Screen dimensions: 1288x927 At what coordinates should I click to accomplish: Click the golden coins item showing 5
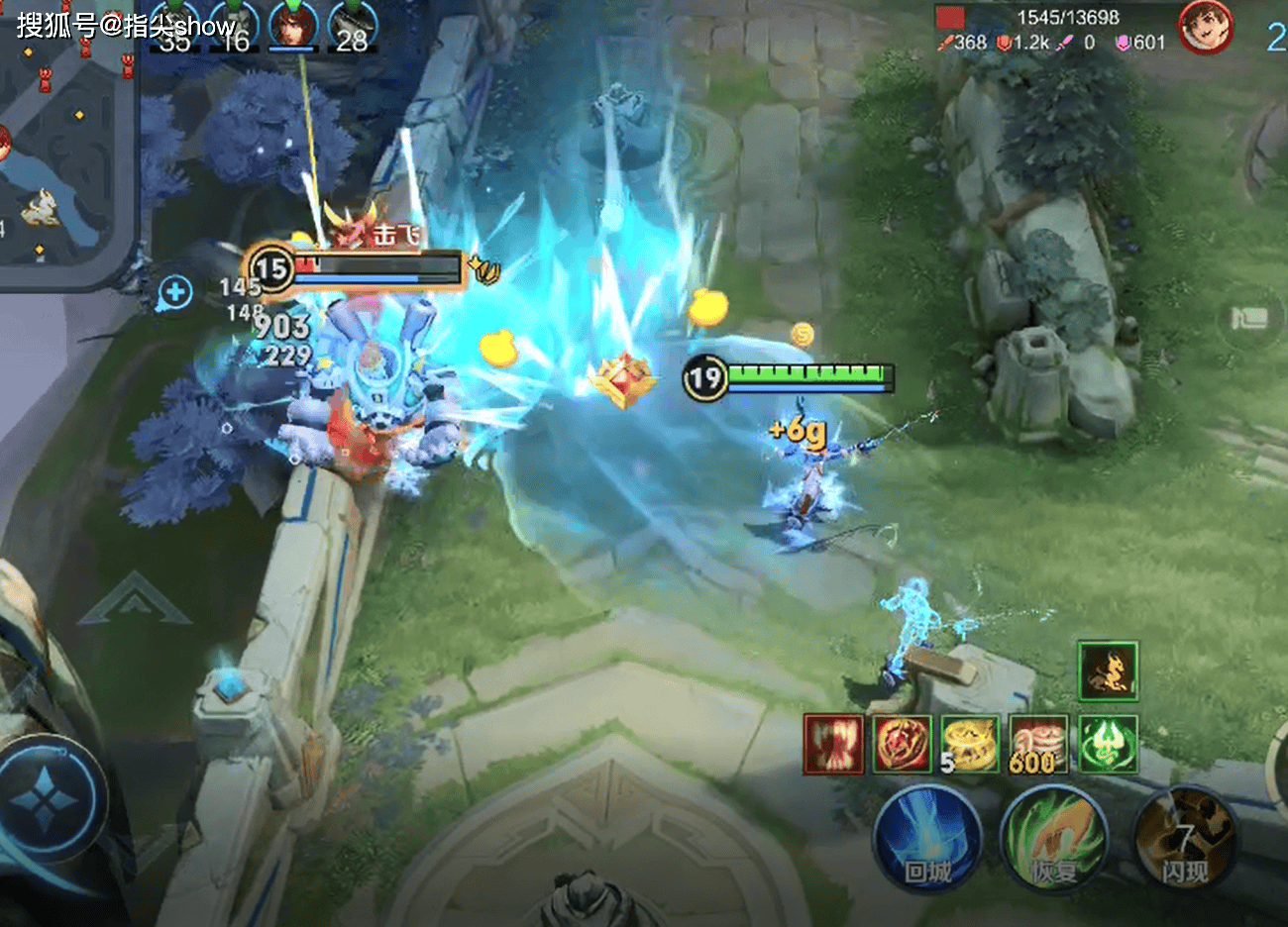969,744
